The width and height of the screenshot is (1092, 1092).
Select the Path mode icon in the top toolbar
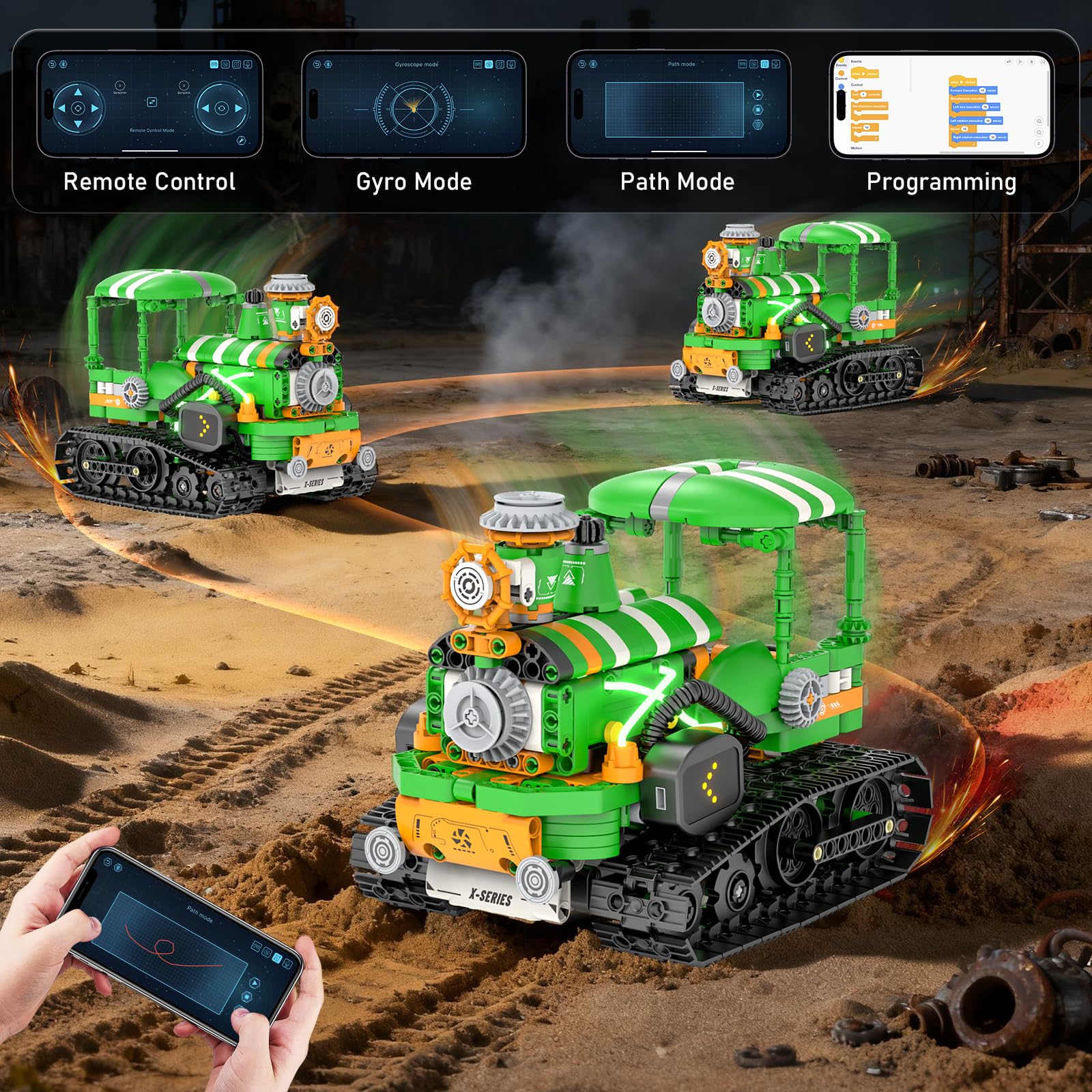click(x=765, y=64)
